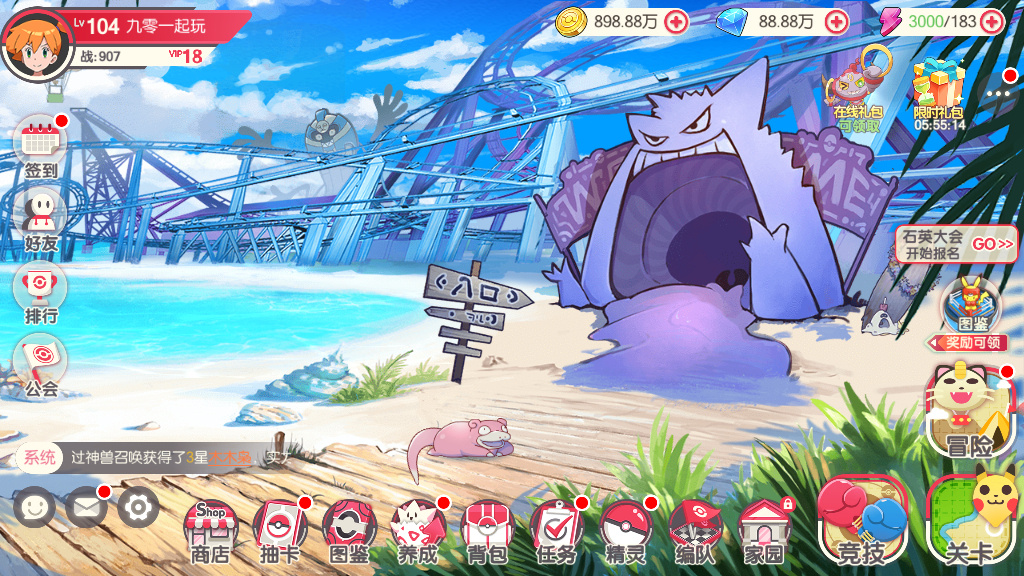The image size is (1024, 576).
Task: Add gold coins with plus button
Action: point(677,21)
